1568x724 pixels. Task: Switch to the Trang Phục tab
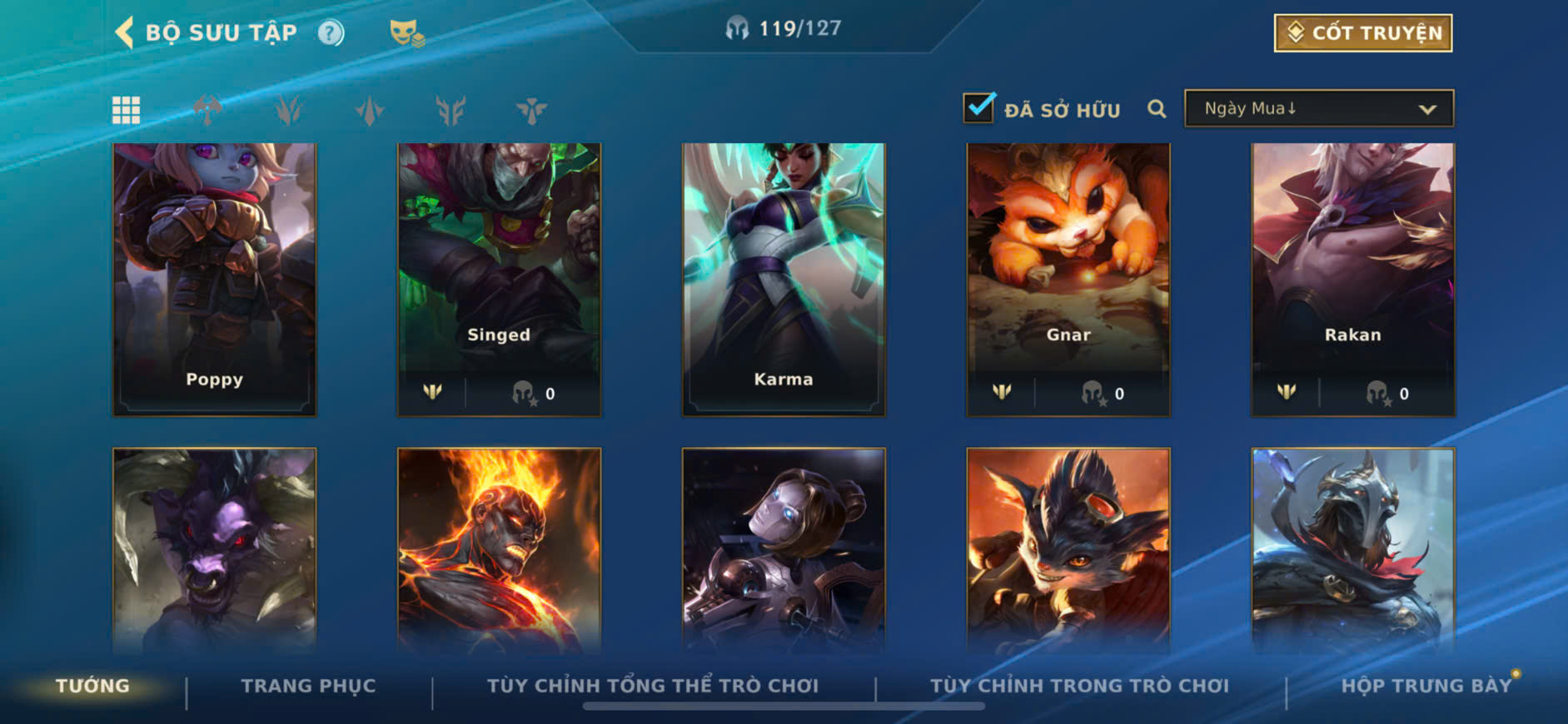[308, 686]
